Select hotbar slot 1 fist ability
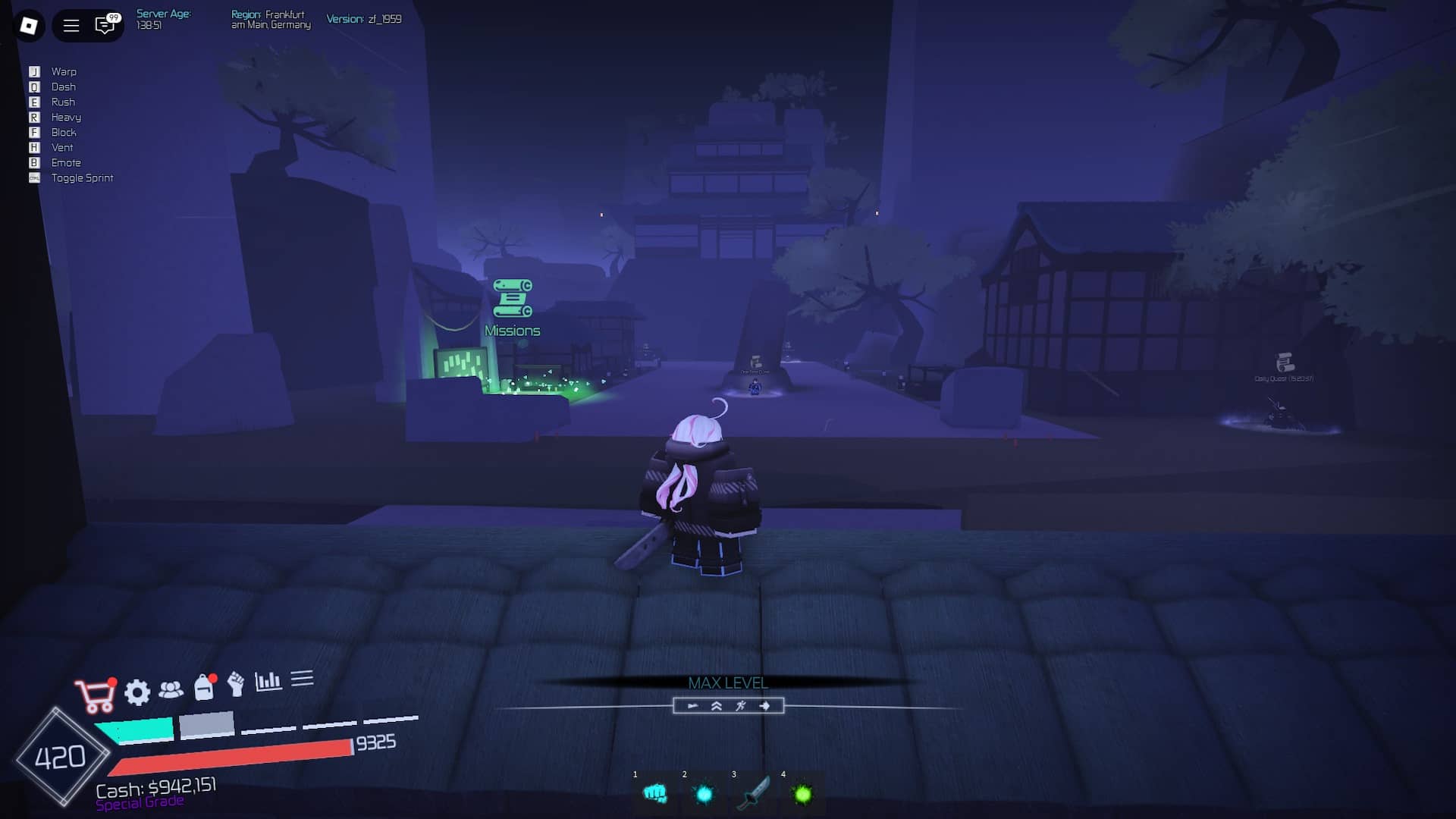The width and height of the screenshot is (1456, 819). coord(655,794)
